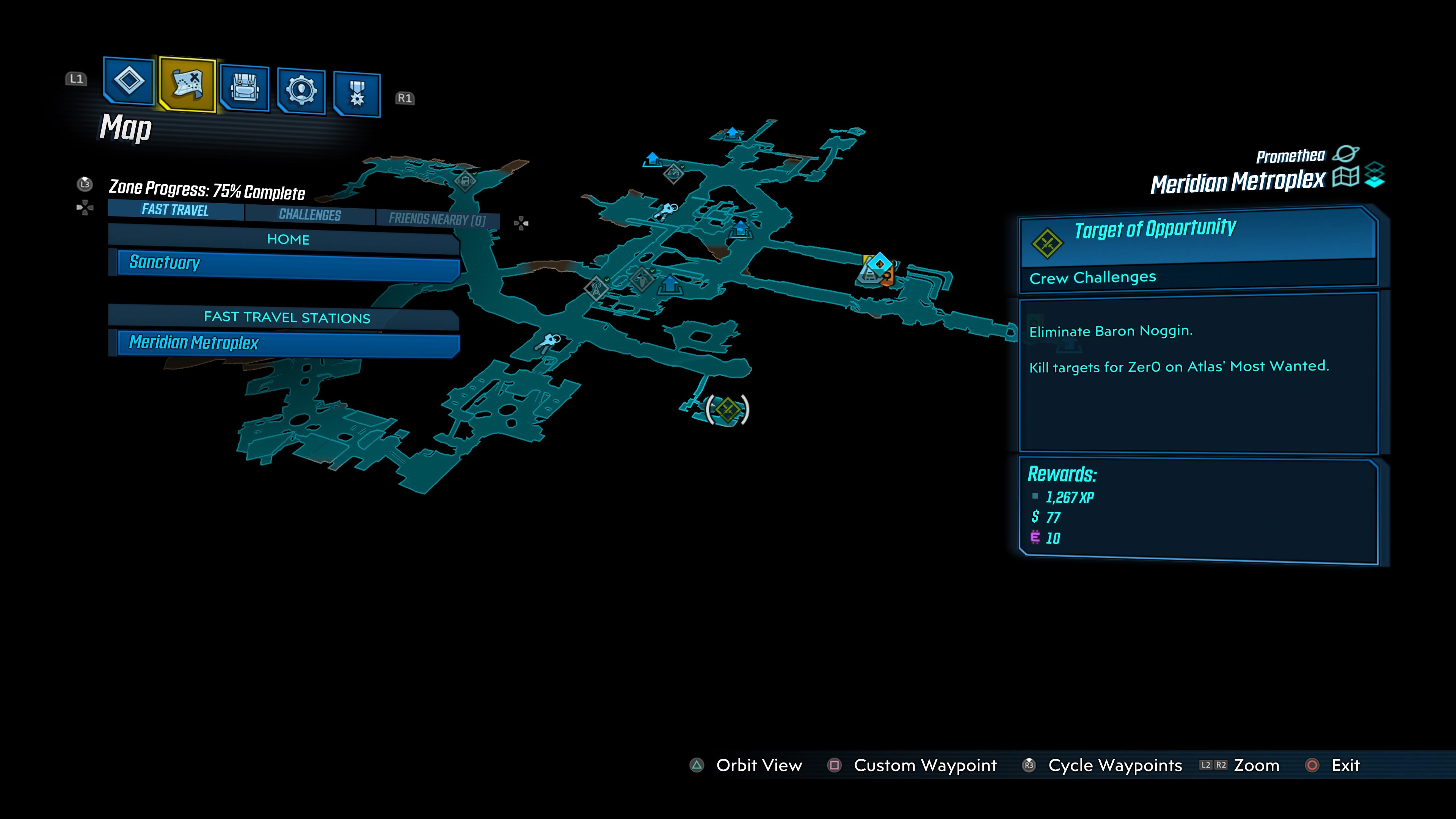This screenshot has height=819, width=1456.
Task: Click the bracketed Target of Opportunity map marker
Action: pos(728,409)
